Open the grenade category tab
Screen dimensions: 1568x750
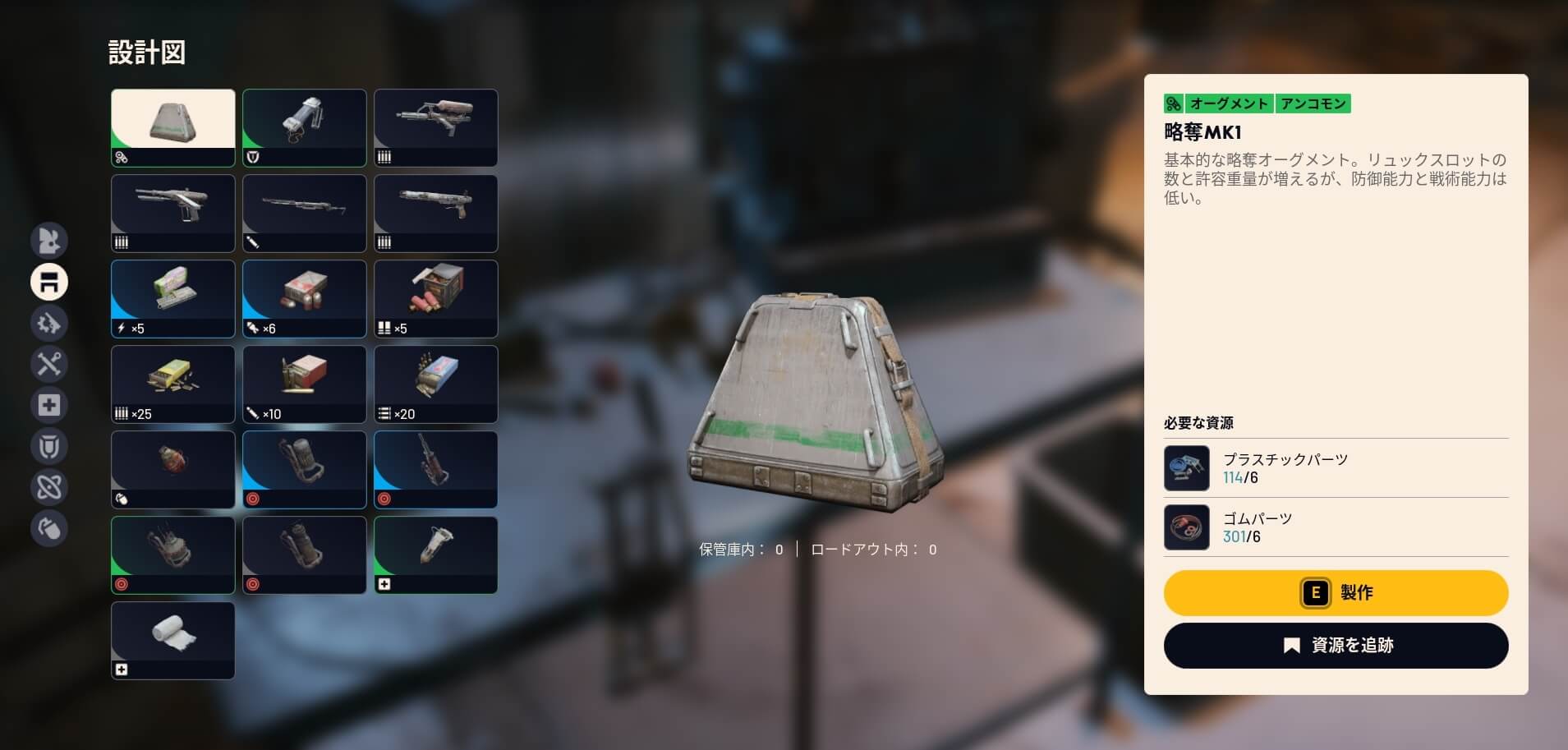[x=49, y=528]
